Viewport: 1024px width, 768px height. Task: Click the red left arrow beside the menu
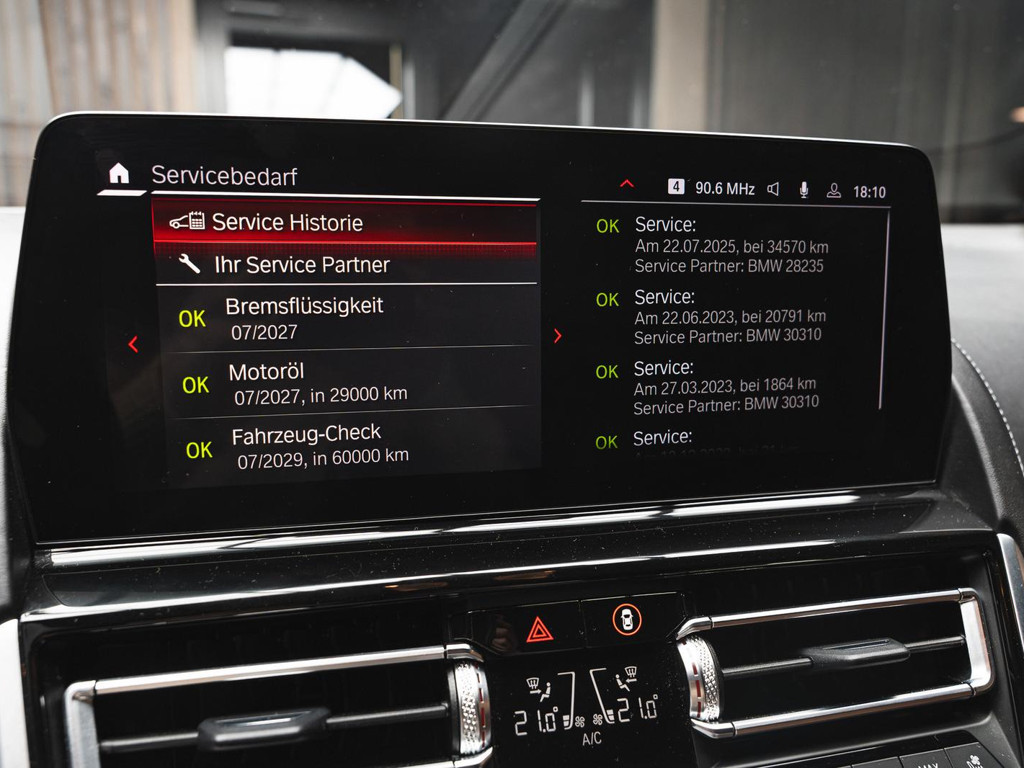(x=133, y=344)
